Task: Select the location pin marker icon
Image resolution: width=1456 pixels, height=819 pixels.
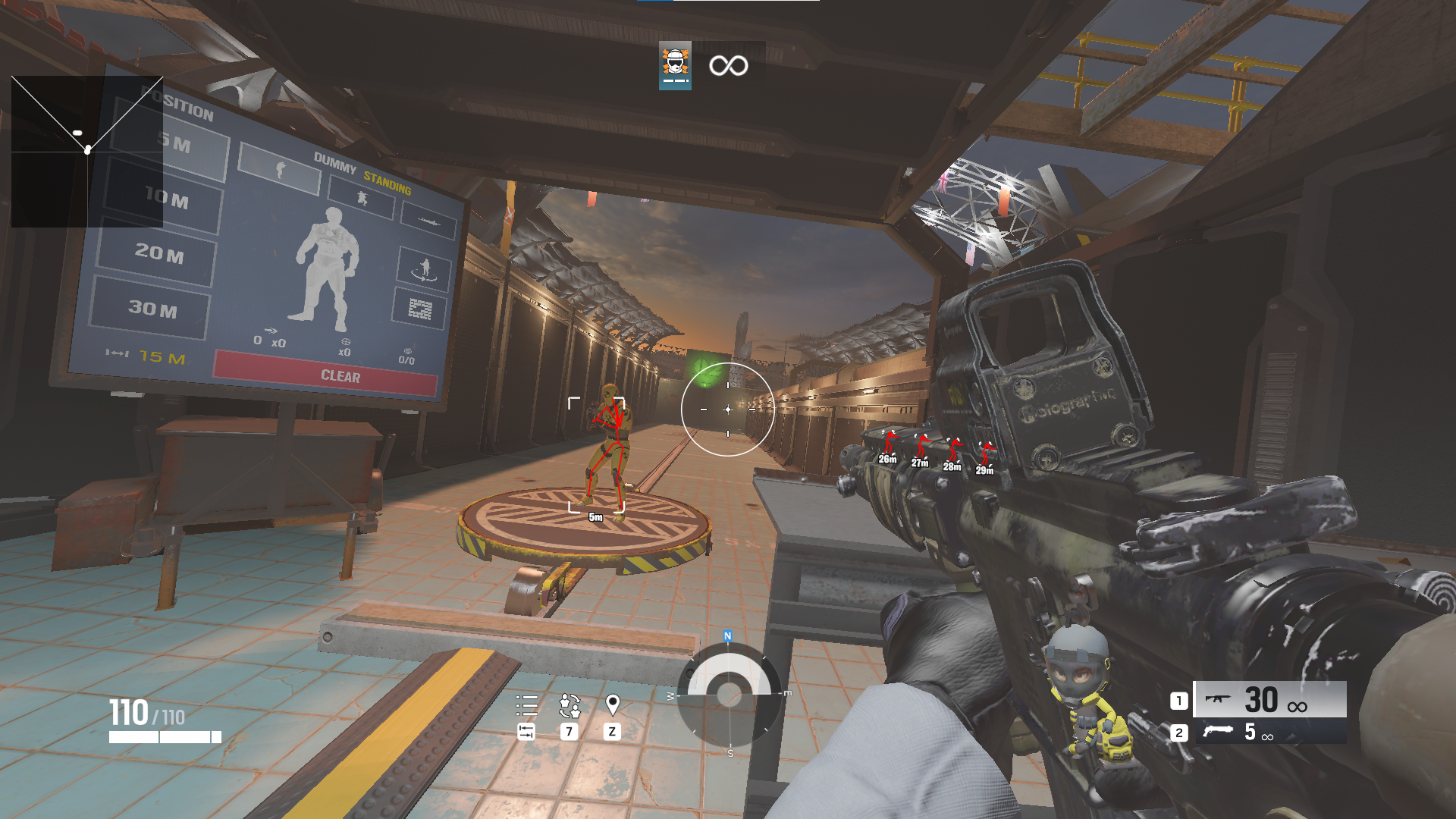Action: pos(613,704)
